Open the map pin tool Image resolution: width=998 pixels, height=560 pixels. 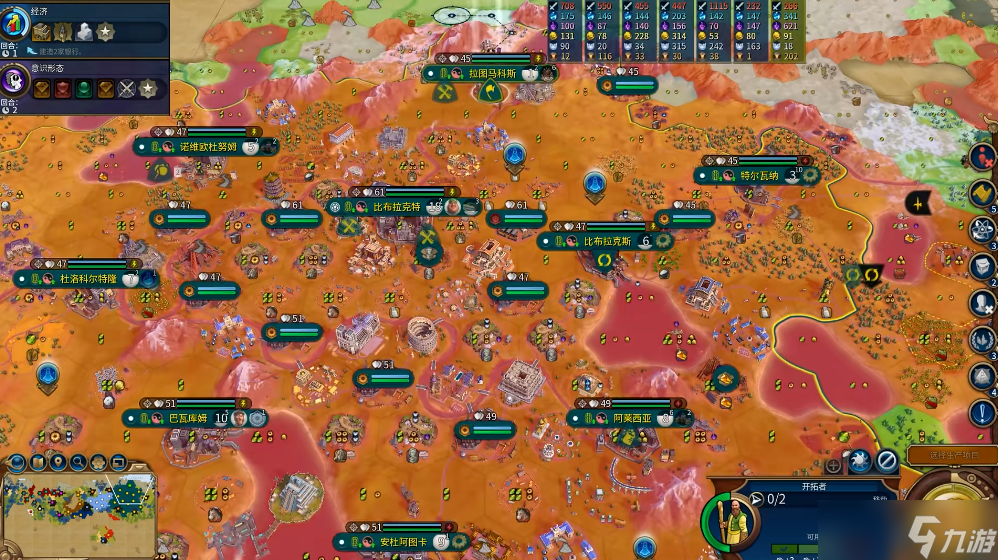coord(58,462)
